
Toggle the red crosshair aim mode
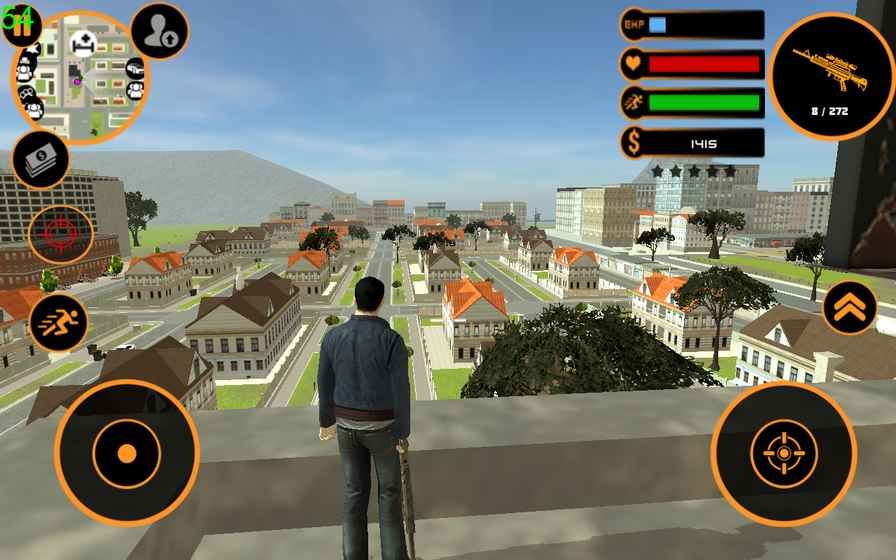61,235
